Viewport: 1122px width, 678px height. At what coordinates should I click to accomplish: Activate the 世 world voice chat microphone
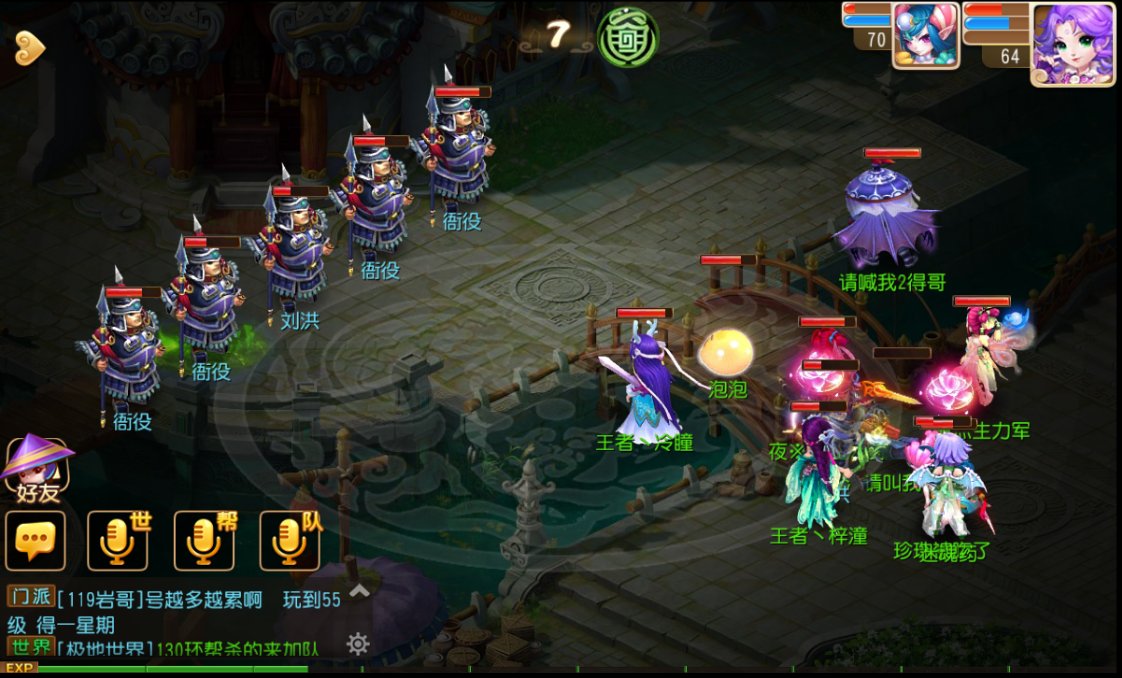118,541
